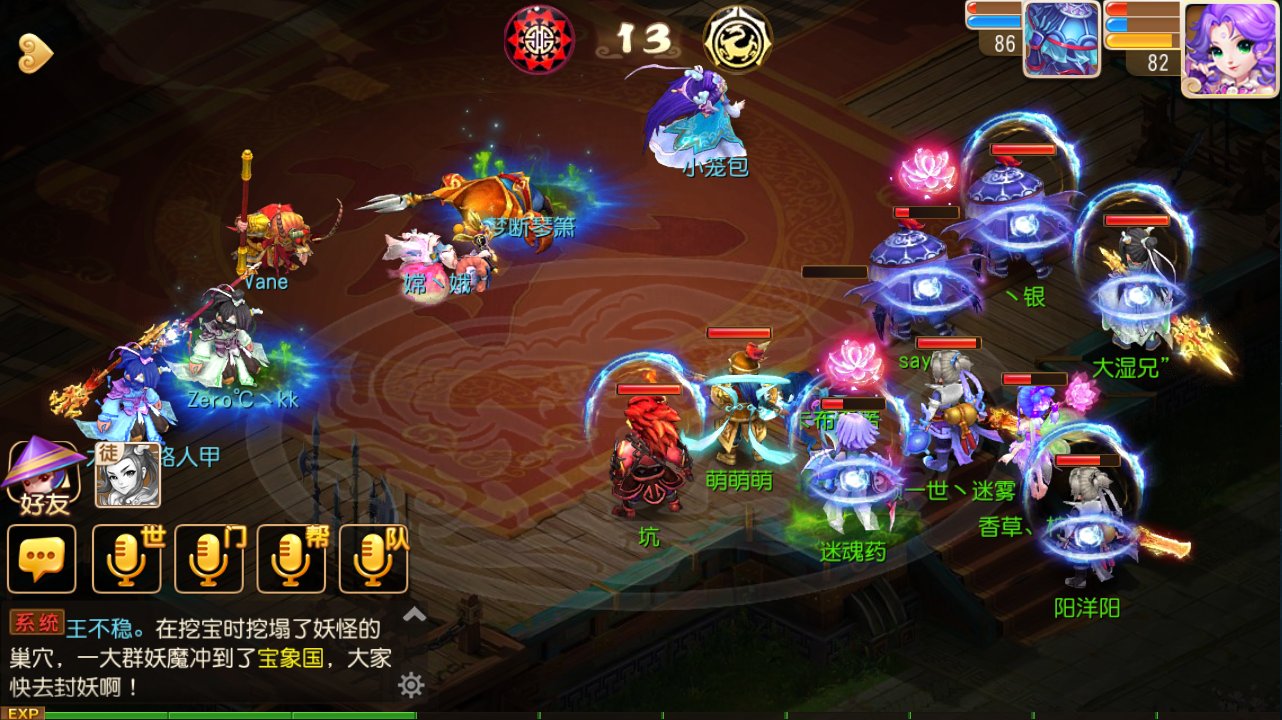The height and width of the screenshot is (720, 1282).
Task: Open chat settings via the gear icon
Action: 411,685
